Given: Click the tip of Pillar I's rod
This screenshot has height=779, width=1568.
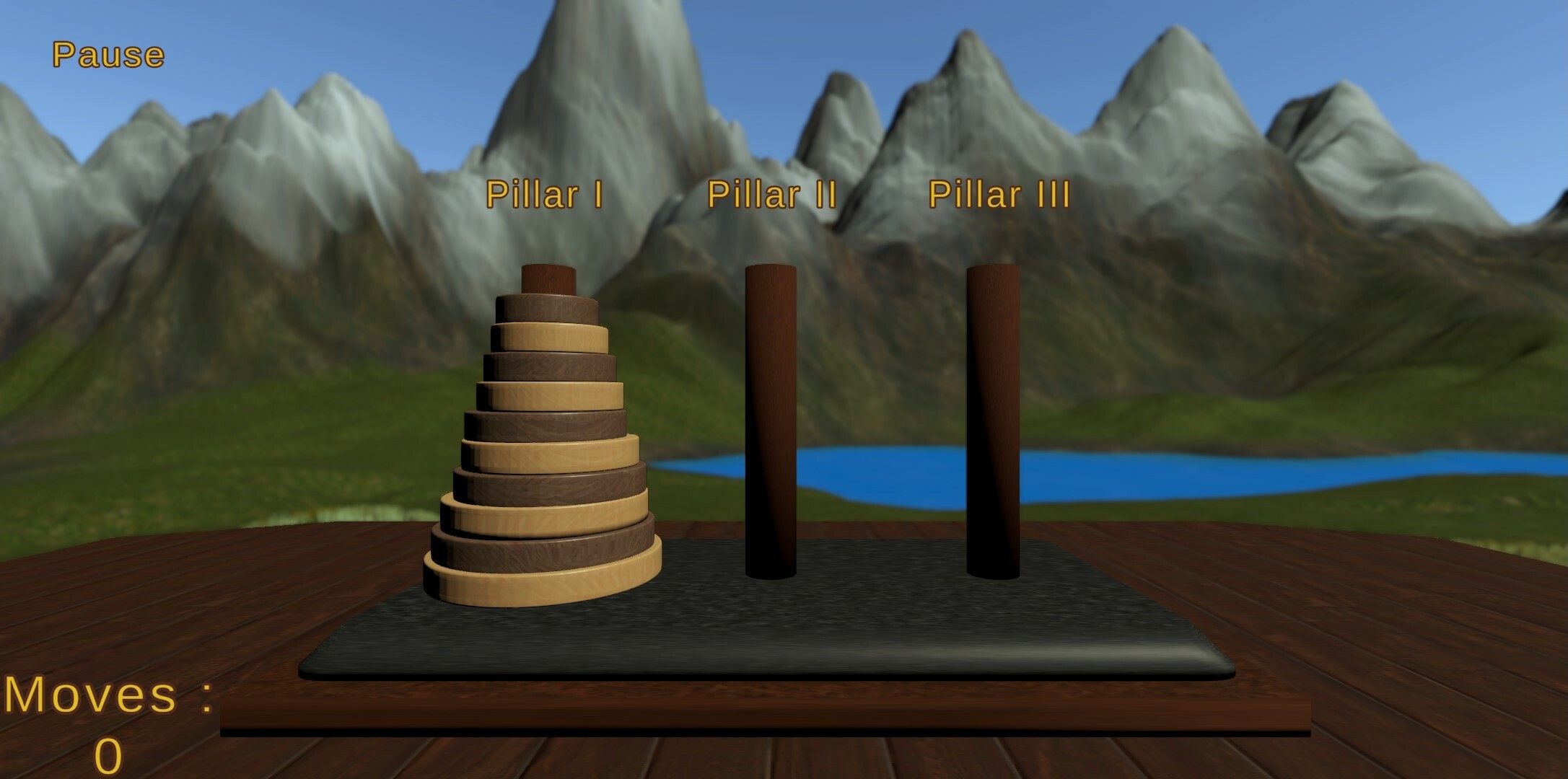Looking at the screenshot, I should pyautogui.click(x=548, y=278).
